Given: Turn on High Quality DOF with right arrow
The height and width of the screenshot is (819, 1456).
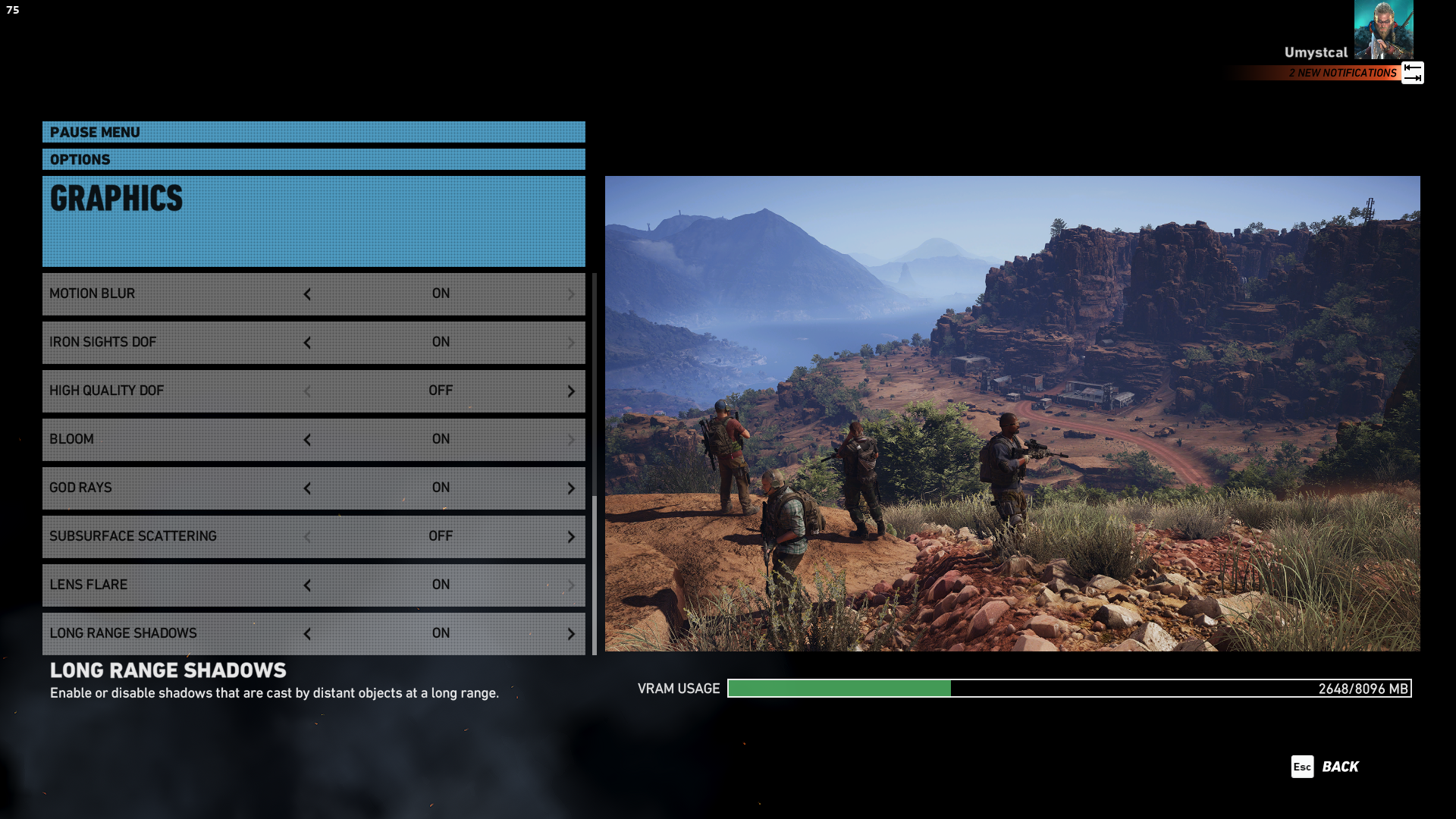Looking at the screenshot, I should [571, 391].
